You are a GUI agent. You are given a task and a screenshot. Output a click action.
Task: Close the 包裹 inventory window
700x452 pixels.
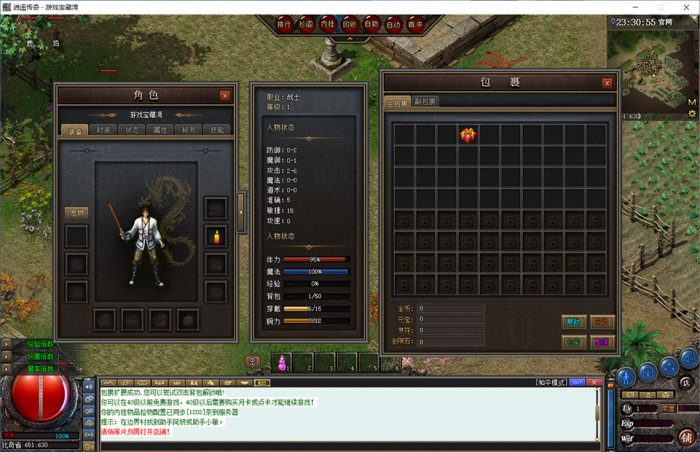pos(607,83)
